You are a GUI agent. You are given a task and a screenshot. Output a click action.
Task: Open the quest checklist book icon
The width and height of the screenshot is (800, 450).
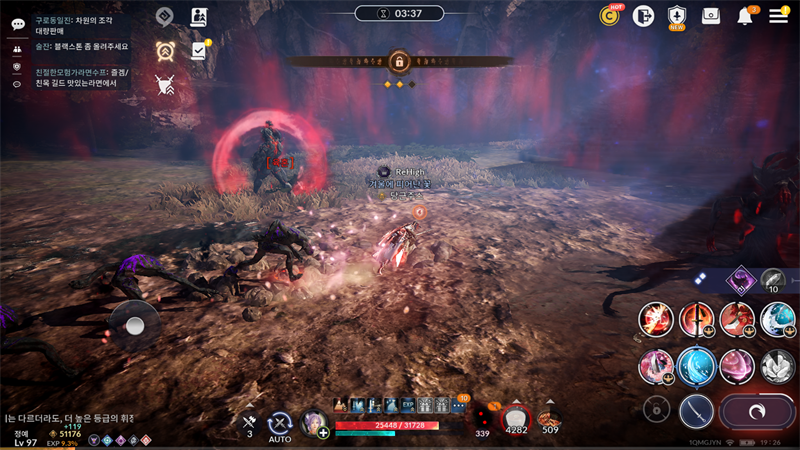pos(199,50)
